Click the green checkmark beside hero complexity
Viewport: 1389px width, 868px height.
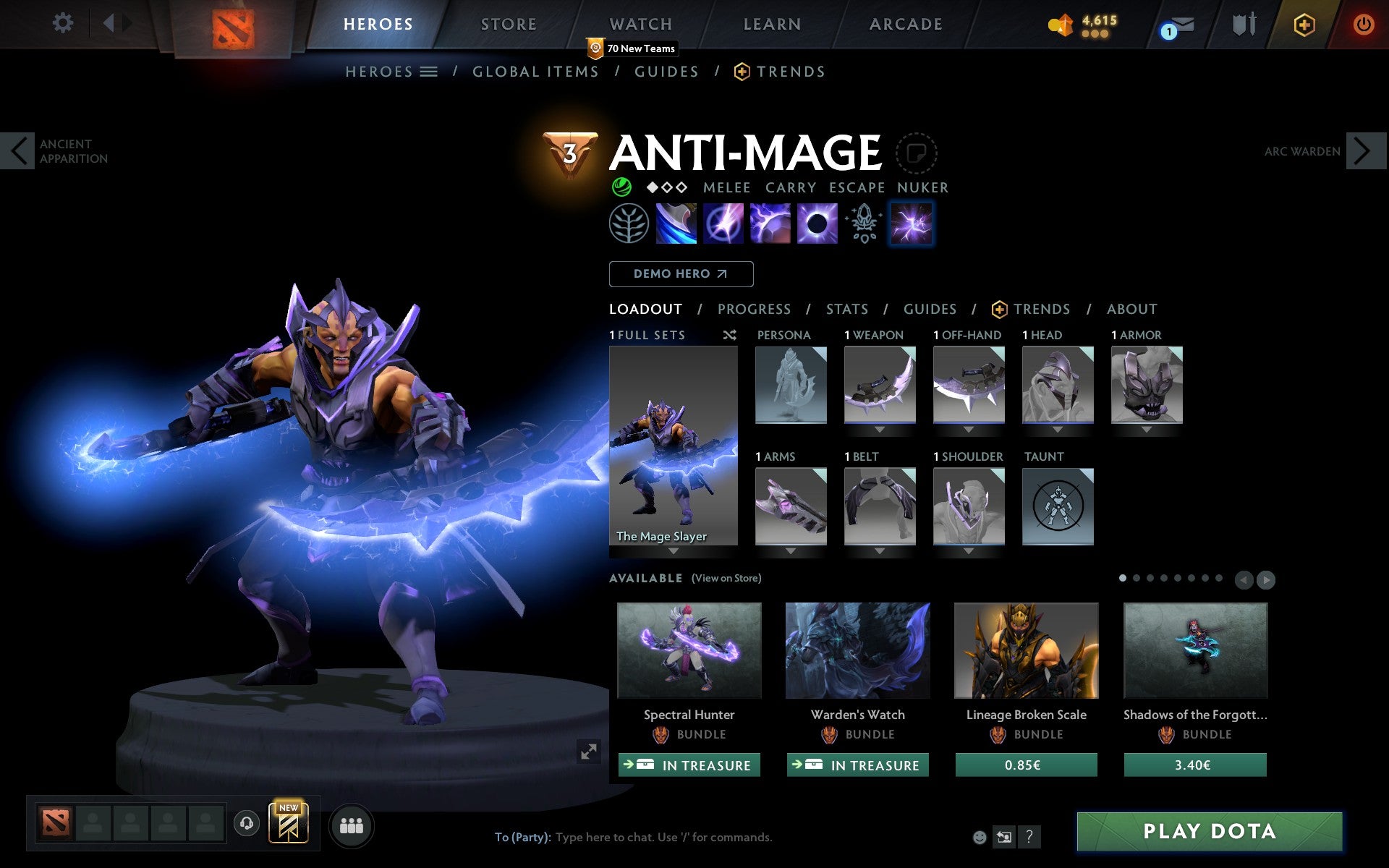[621, 187]
